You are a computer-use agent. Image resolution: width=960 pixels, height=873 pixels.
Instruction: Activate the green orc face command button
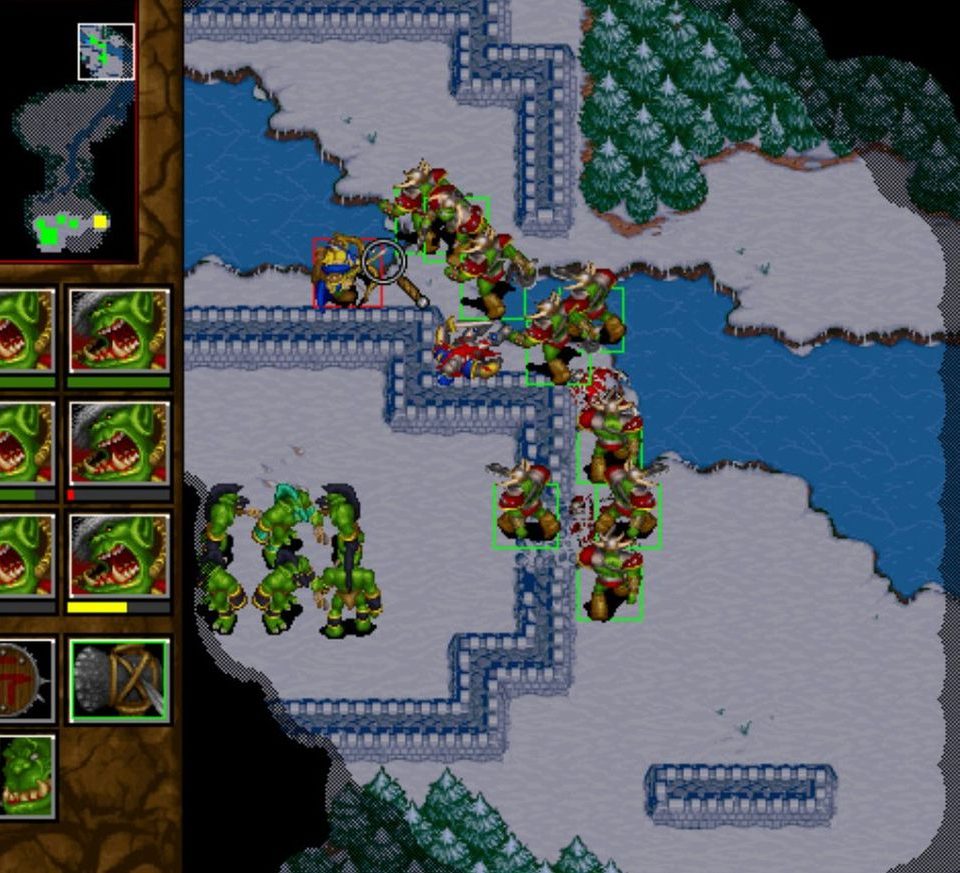click(26, 775)
